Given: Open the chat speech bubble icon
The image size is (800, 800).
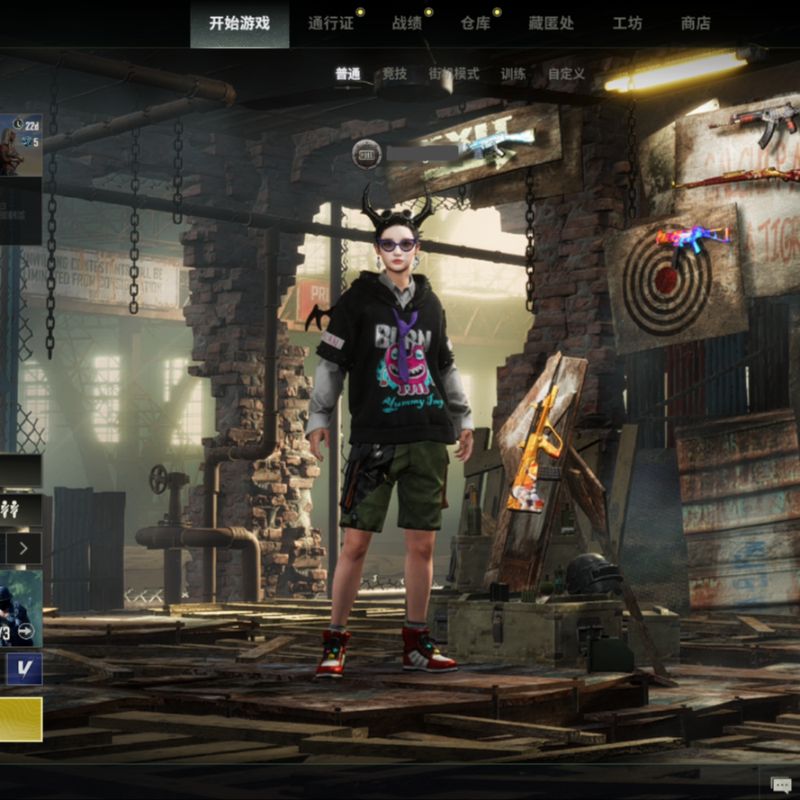Looking at the screenshot, I should 781,784.
